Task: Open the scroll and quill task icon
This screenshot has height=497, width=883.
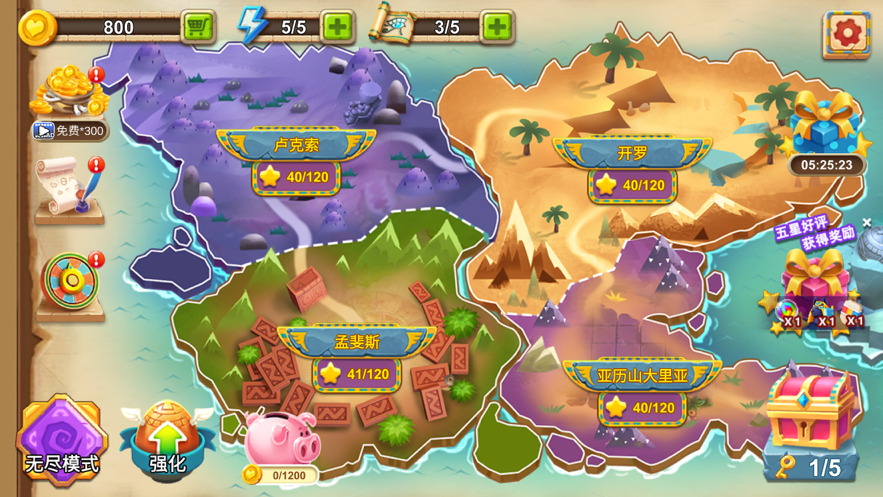Action: pos(69,187)
